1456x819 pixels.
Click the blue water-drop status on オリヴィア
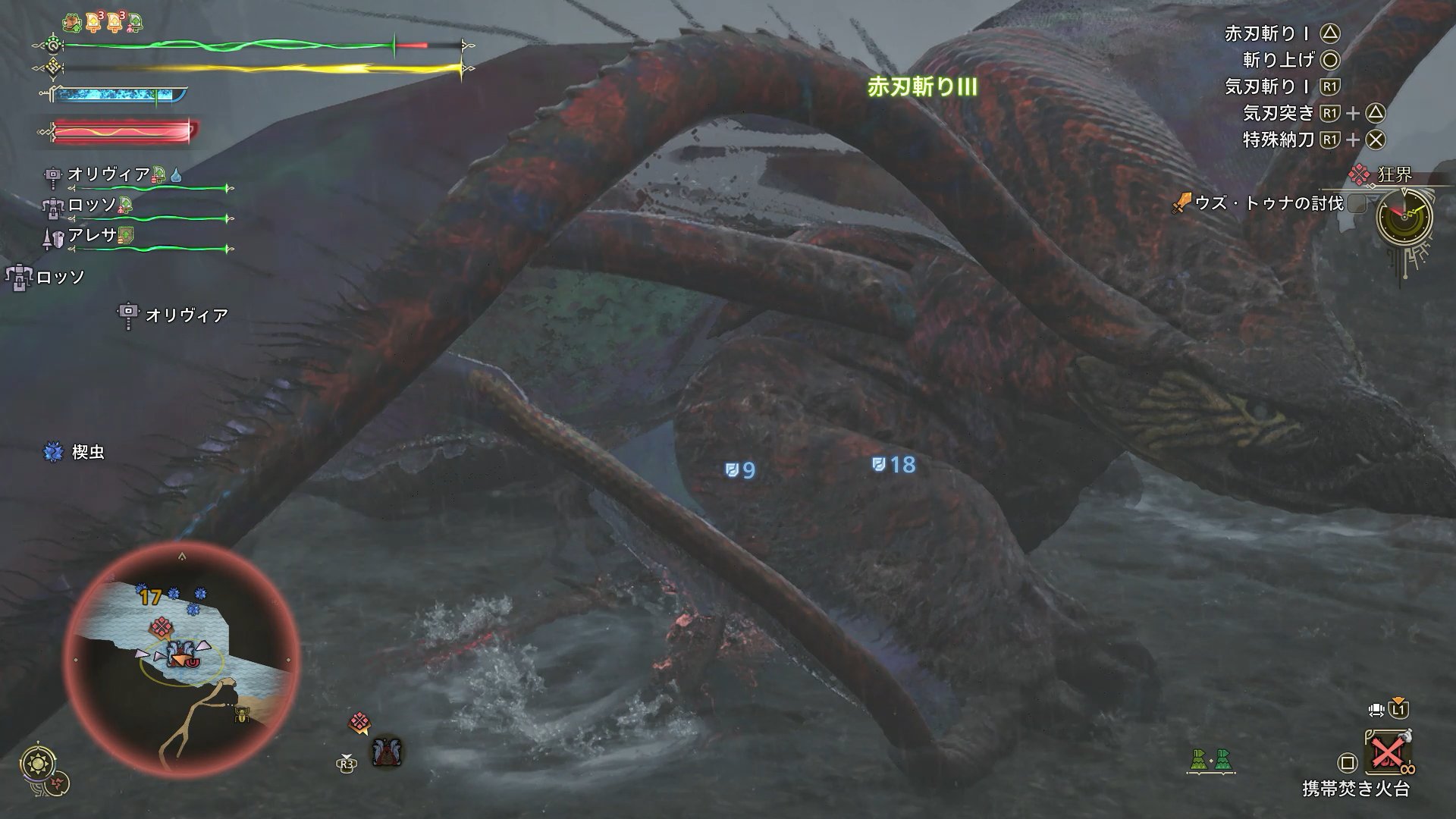tap(176, 174)
